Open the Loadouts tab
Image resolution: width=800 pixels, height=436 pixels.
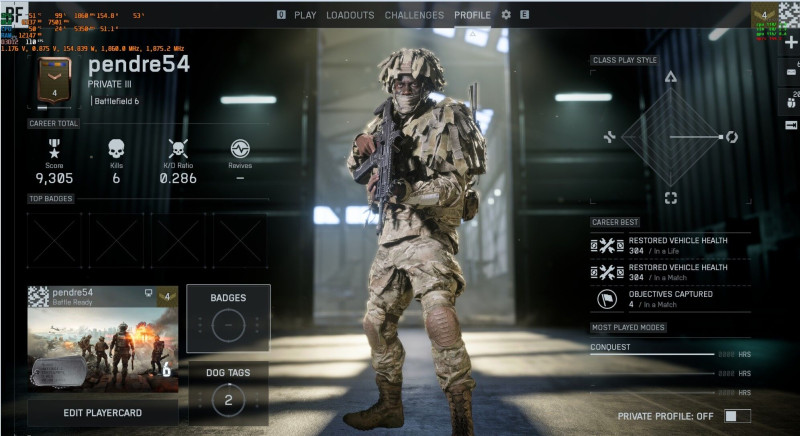(x=350, y=15)
